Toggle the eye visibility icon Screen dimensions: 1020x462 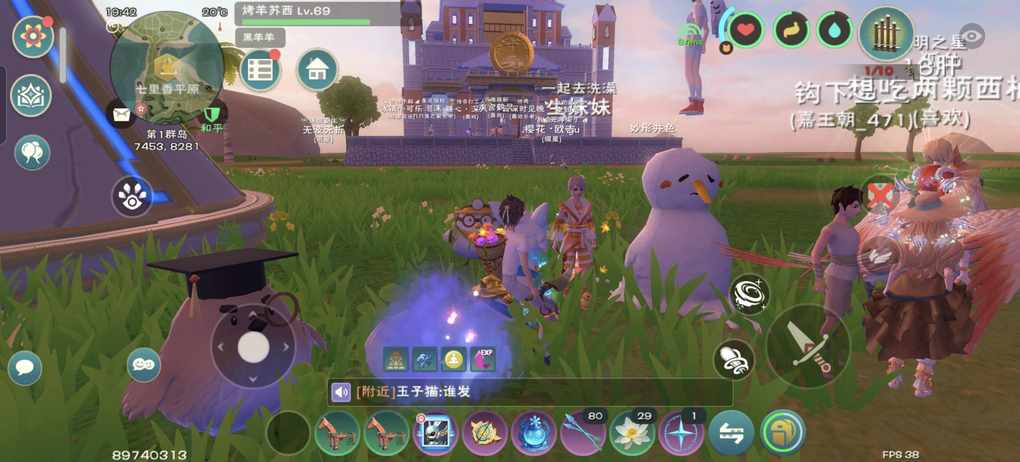coord(972,36)
